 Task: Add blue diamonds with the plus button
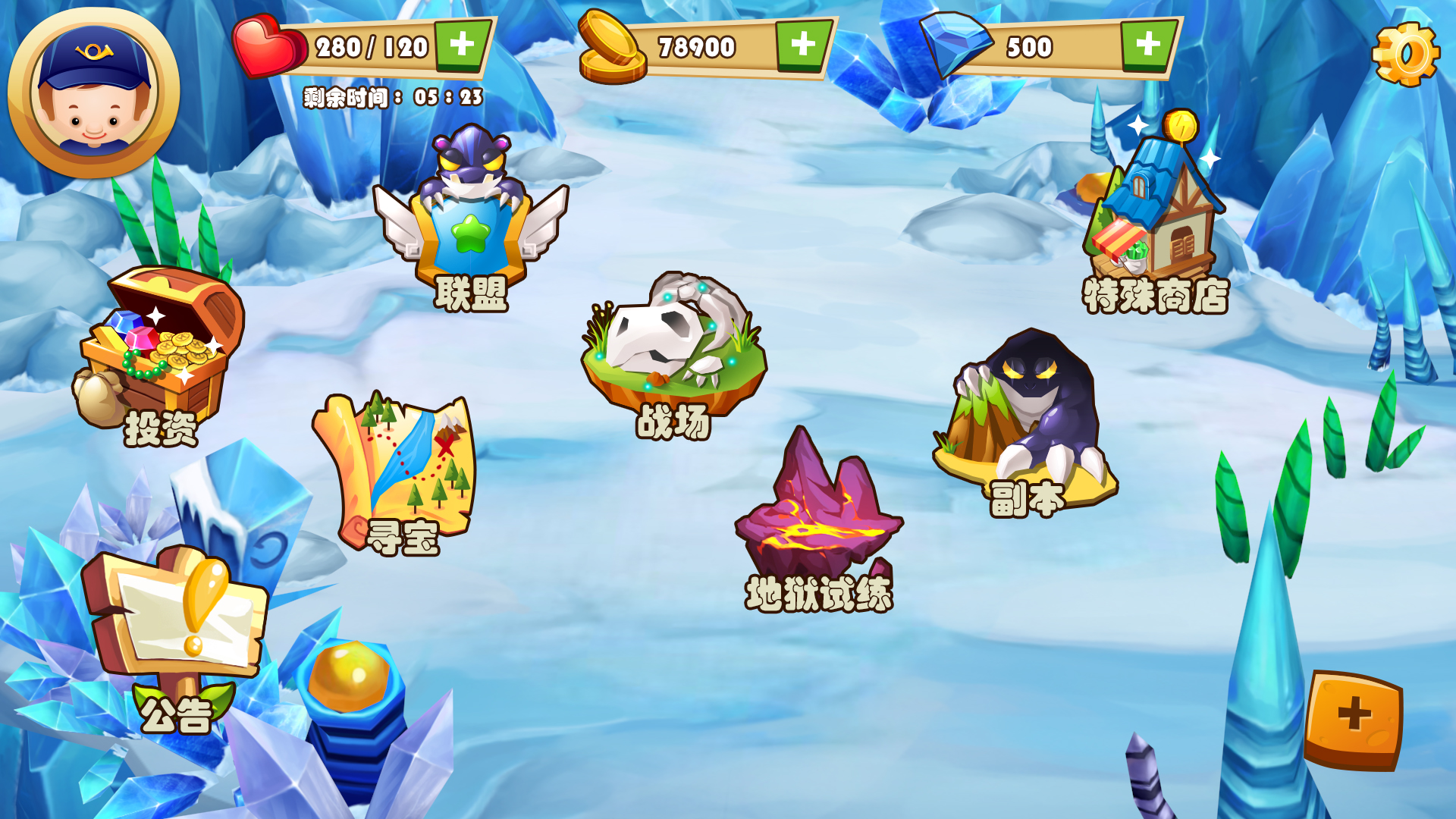[x=1147, y=45]
